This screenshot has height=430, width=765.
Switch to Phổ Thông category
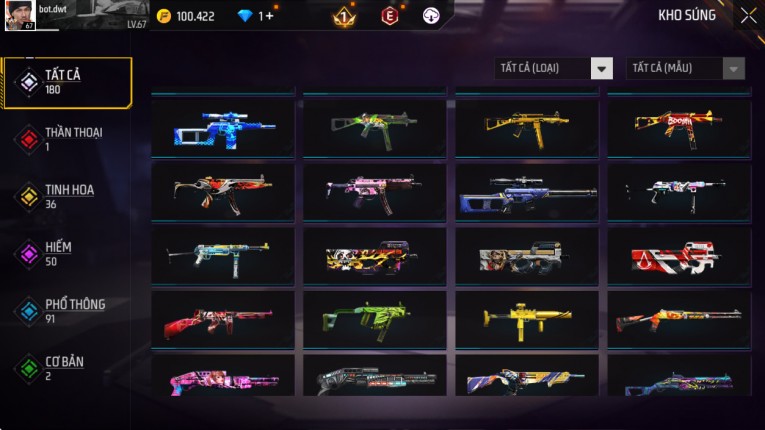point(66,311)
